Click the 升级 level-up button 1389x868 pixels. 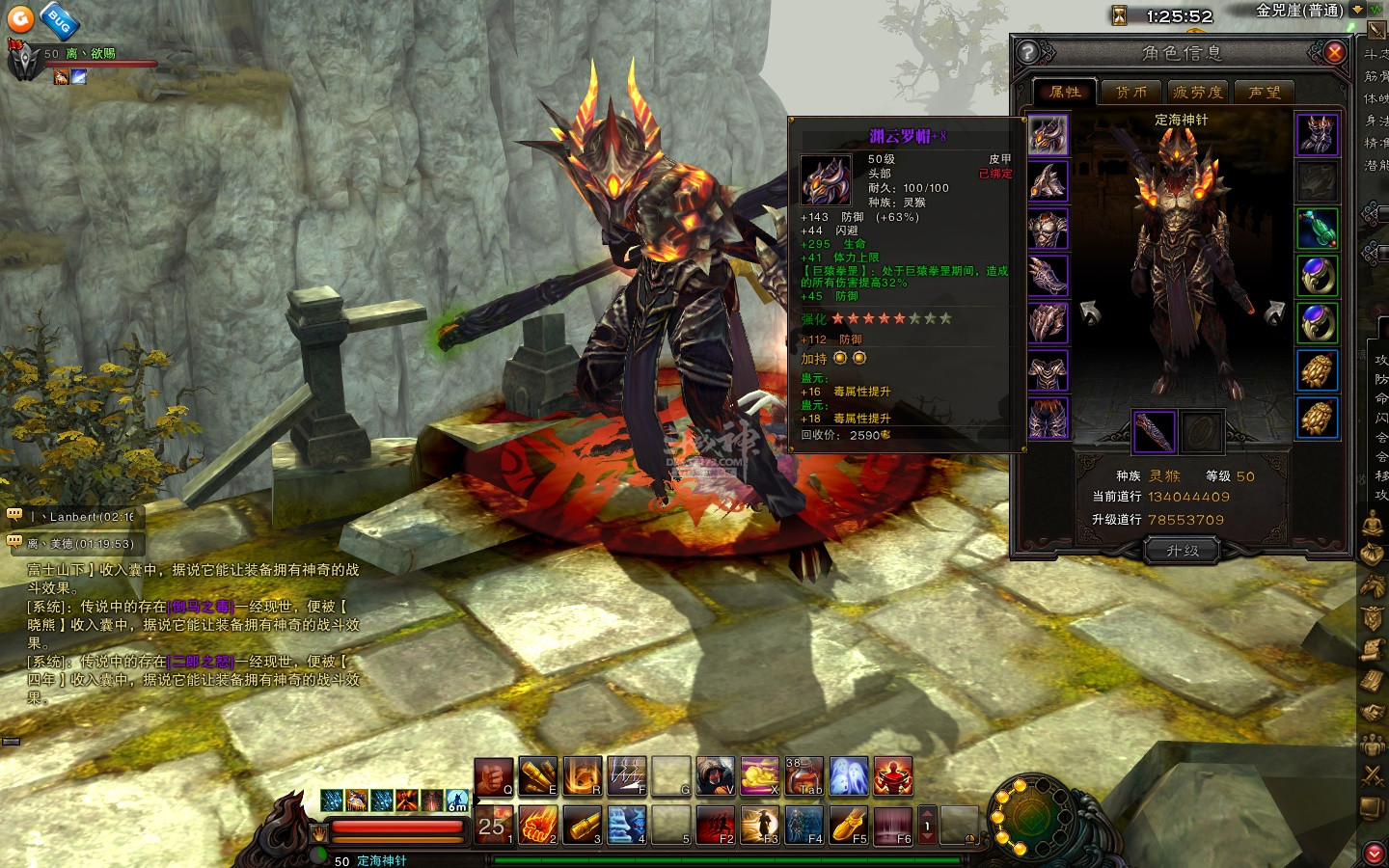(1183, 551)
